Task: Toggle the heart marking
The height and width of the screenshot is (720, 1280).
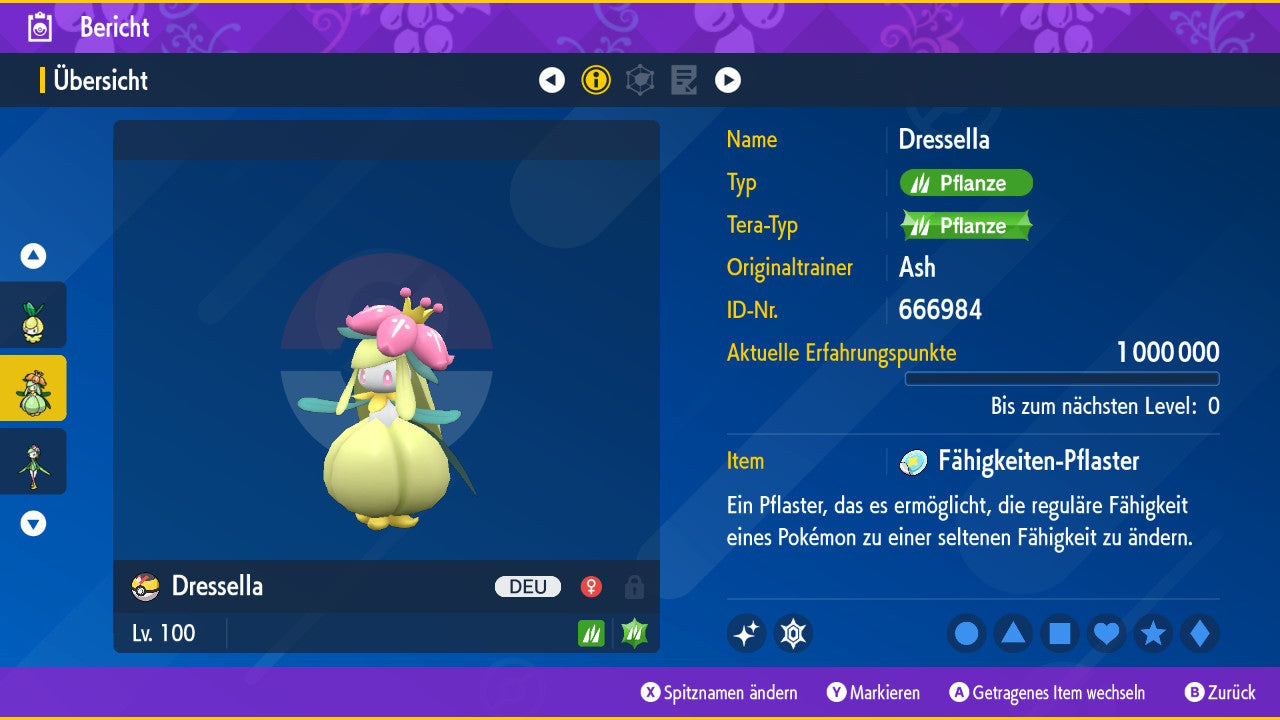Action: pos(1107,634)
